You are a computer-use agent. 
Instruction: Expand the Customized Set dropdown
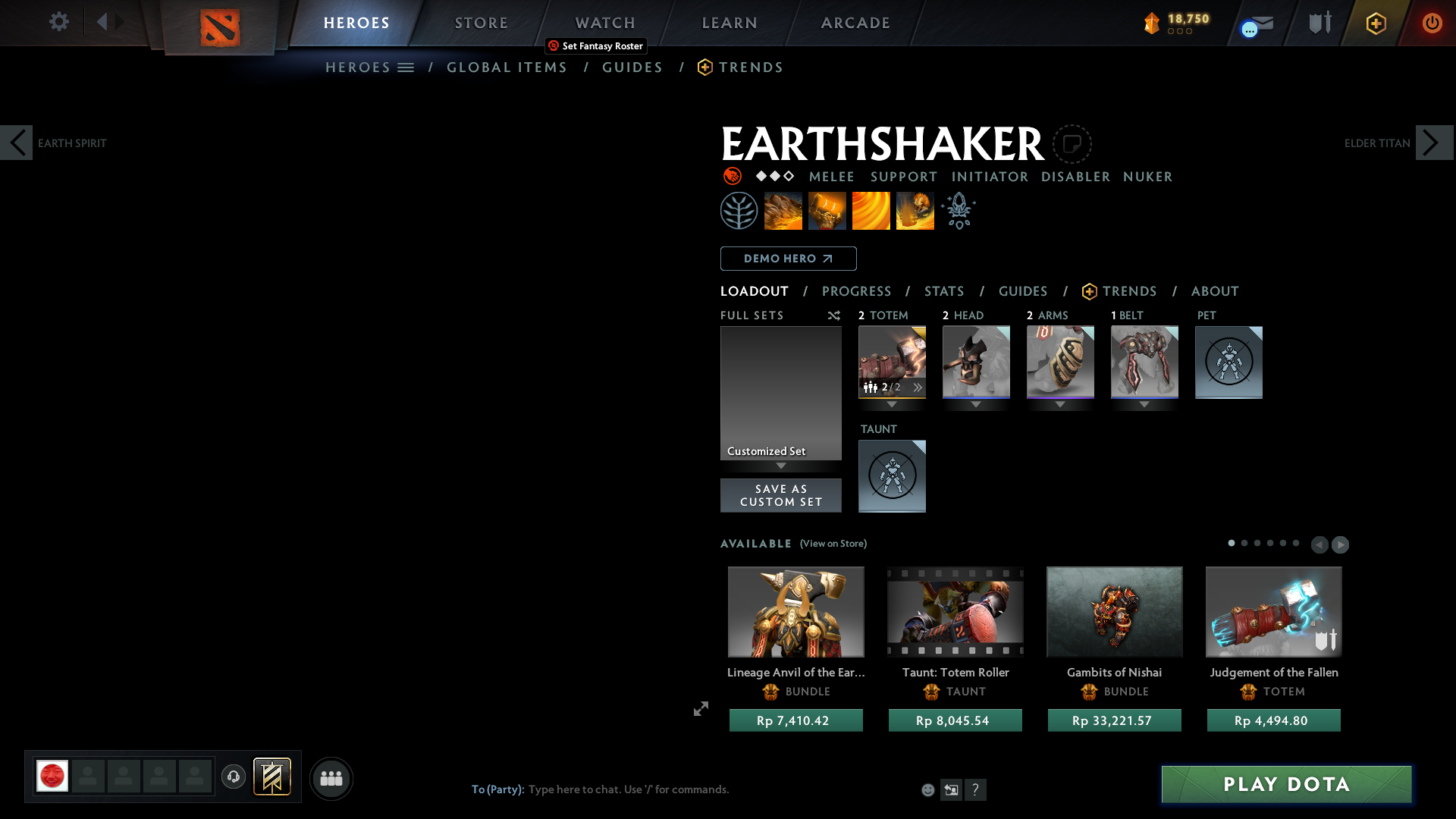coord(781,466)
